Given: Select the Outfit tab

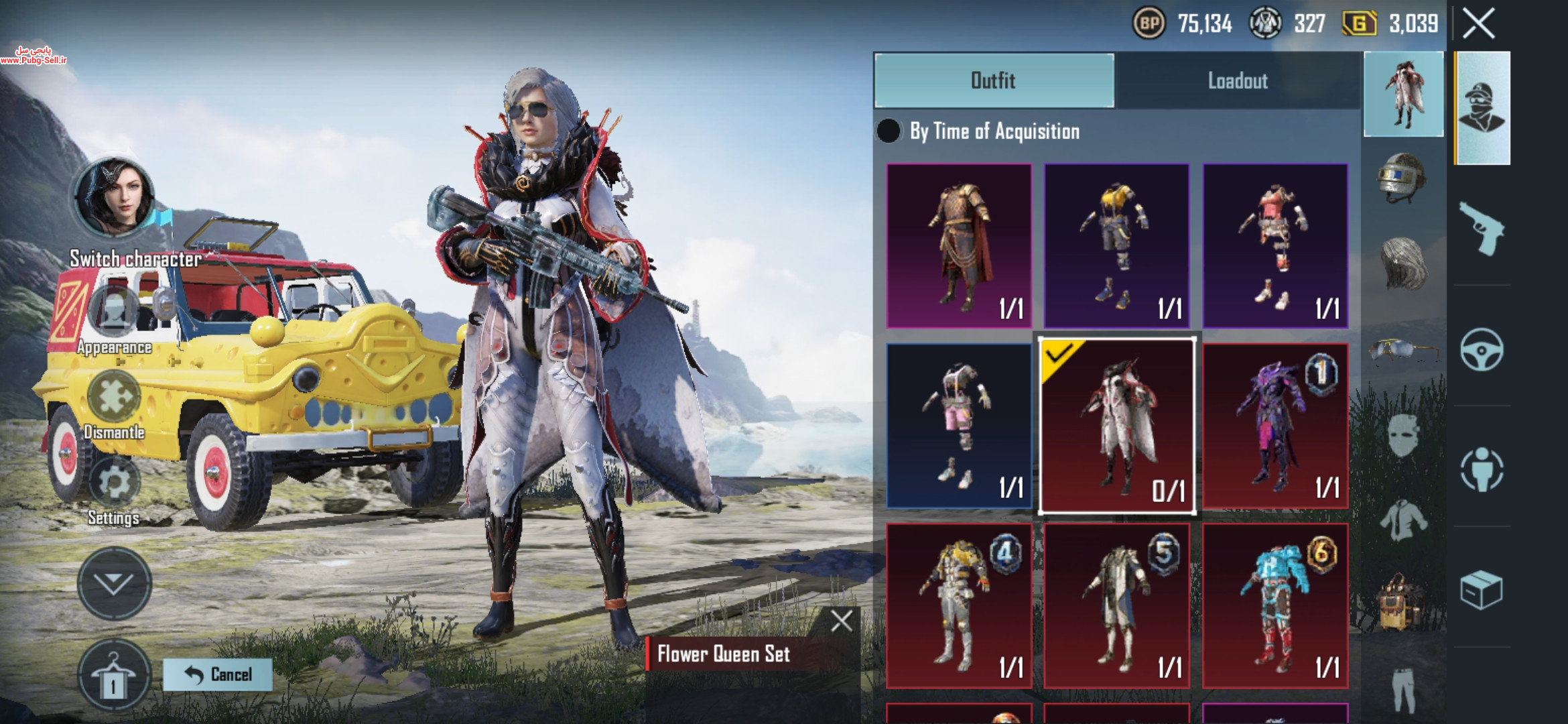Looking at the screenshot, I should click(994, 81).
